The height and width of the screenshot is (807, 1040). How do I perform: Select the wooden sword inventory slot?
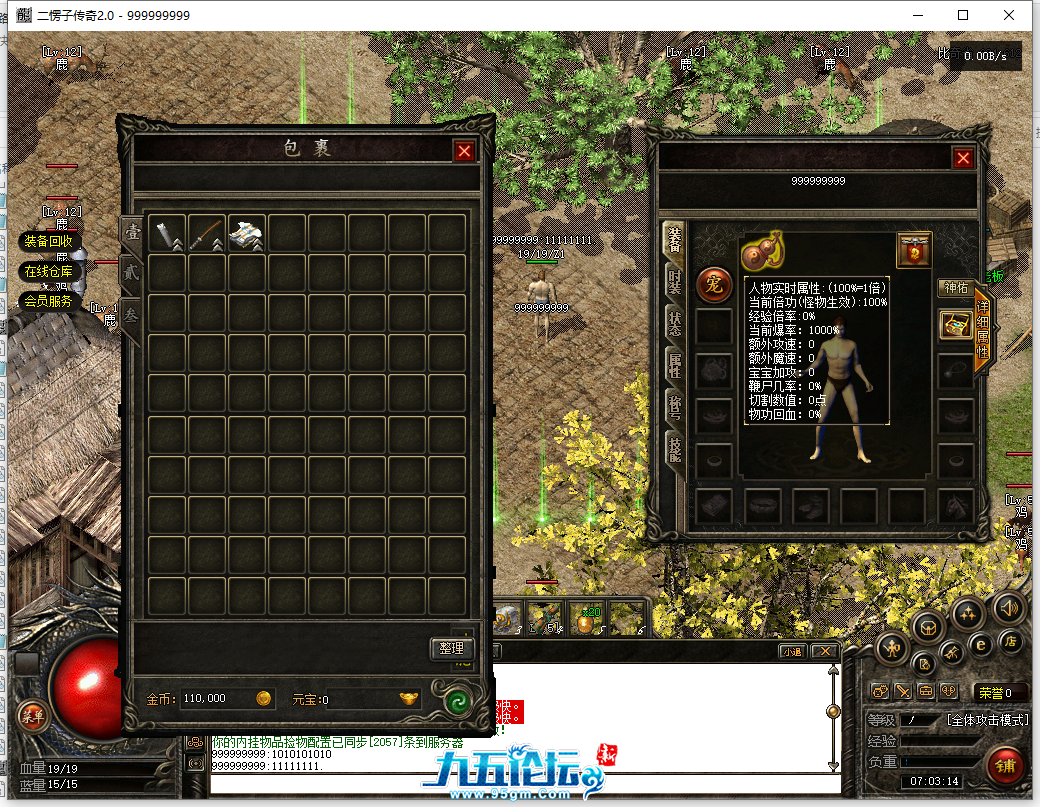coord(207,233)
